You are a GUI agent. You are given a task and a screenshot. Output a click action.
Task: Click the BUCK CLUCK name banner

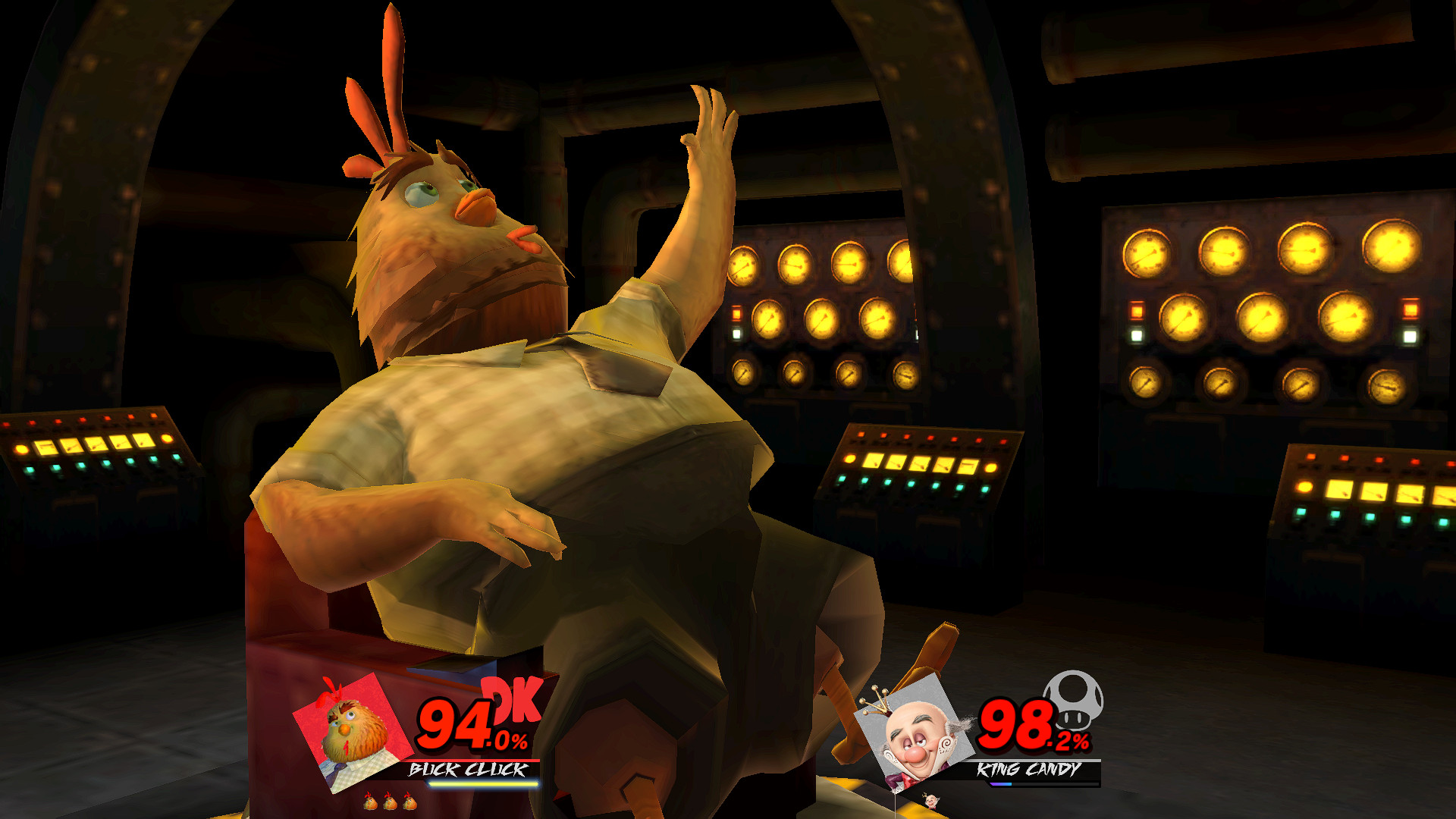(x=467, y=769)
